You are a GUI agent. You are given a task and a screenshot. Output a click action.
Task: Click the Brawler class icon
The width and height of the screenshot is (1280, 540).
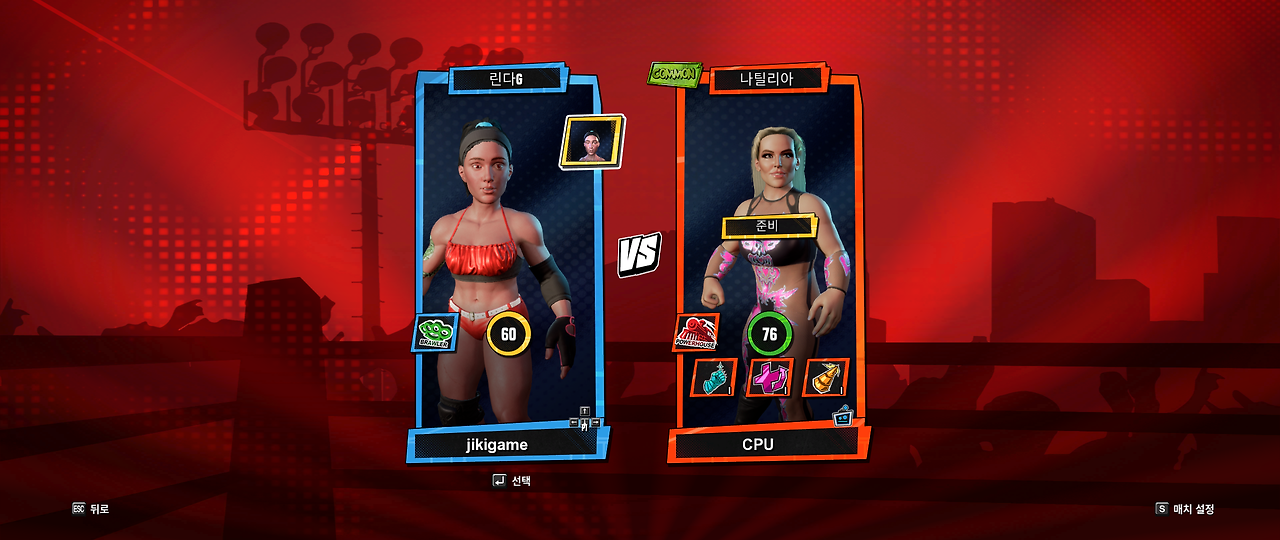point(435,333)
